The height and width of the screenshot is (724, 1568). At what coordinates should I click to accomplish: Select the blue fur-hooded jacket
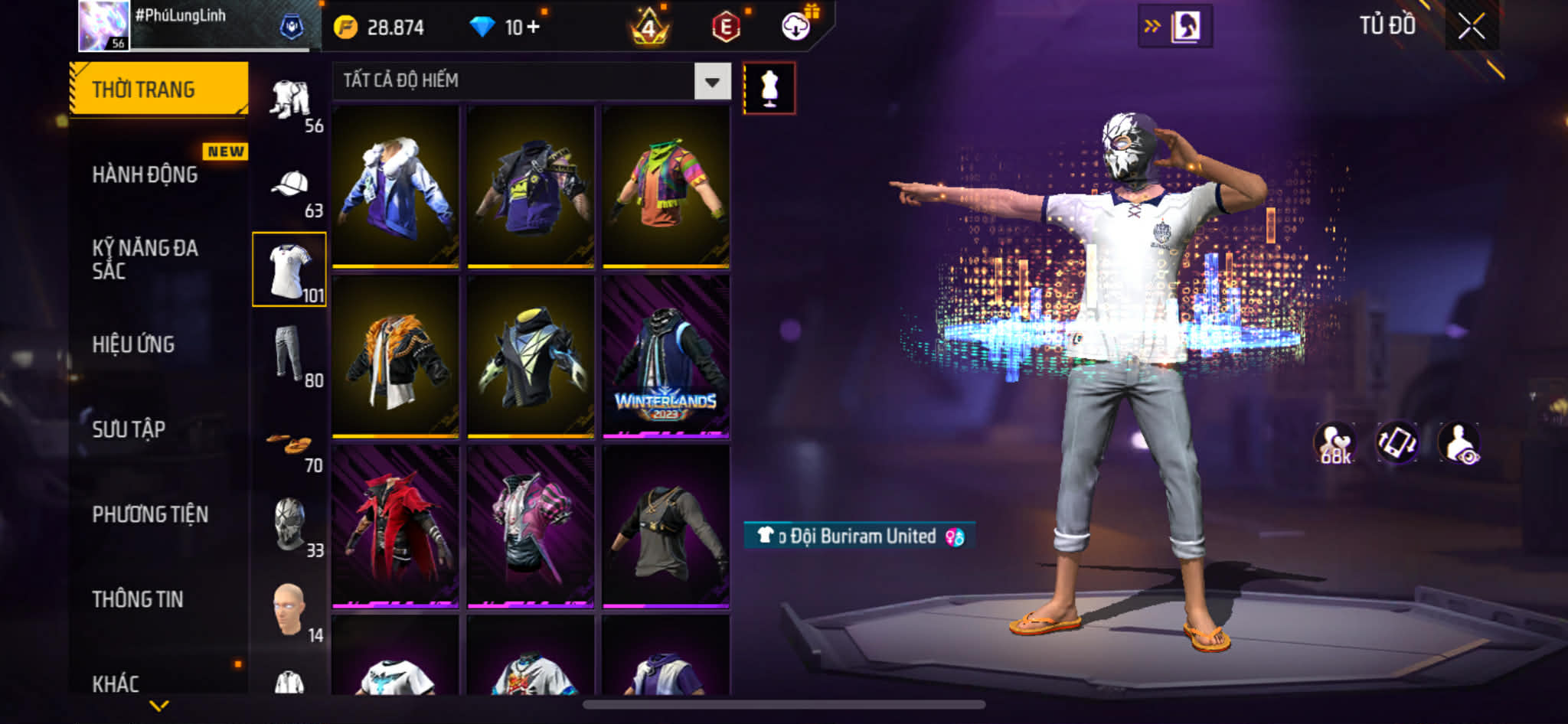pyautogui.click(x=395, y=187)
